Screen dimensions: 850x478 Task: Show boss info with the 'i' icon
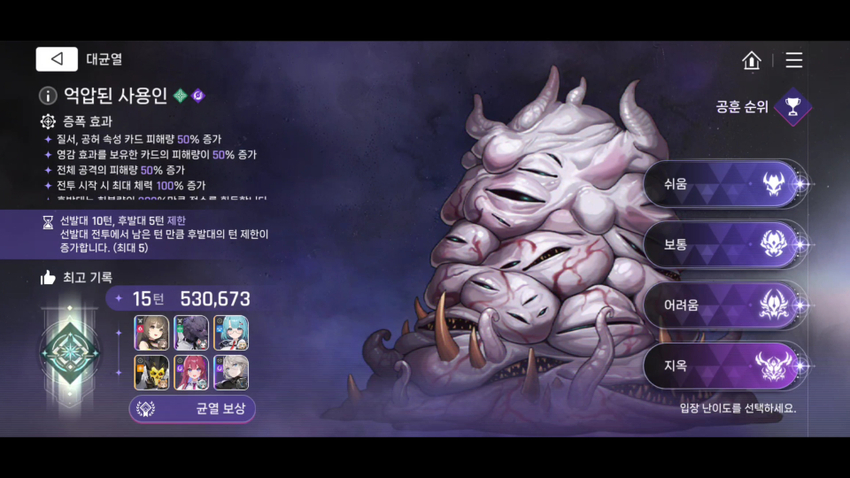tap(47, 96)
